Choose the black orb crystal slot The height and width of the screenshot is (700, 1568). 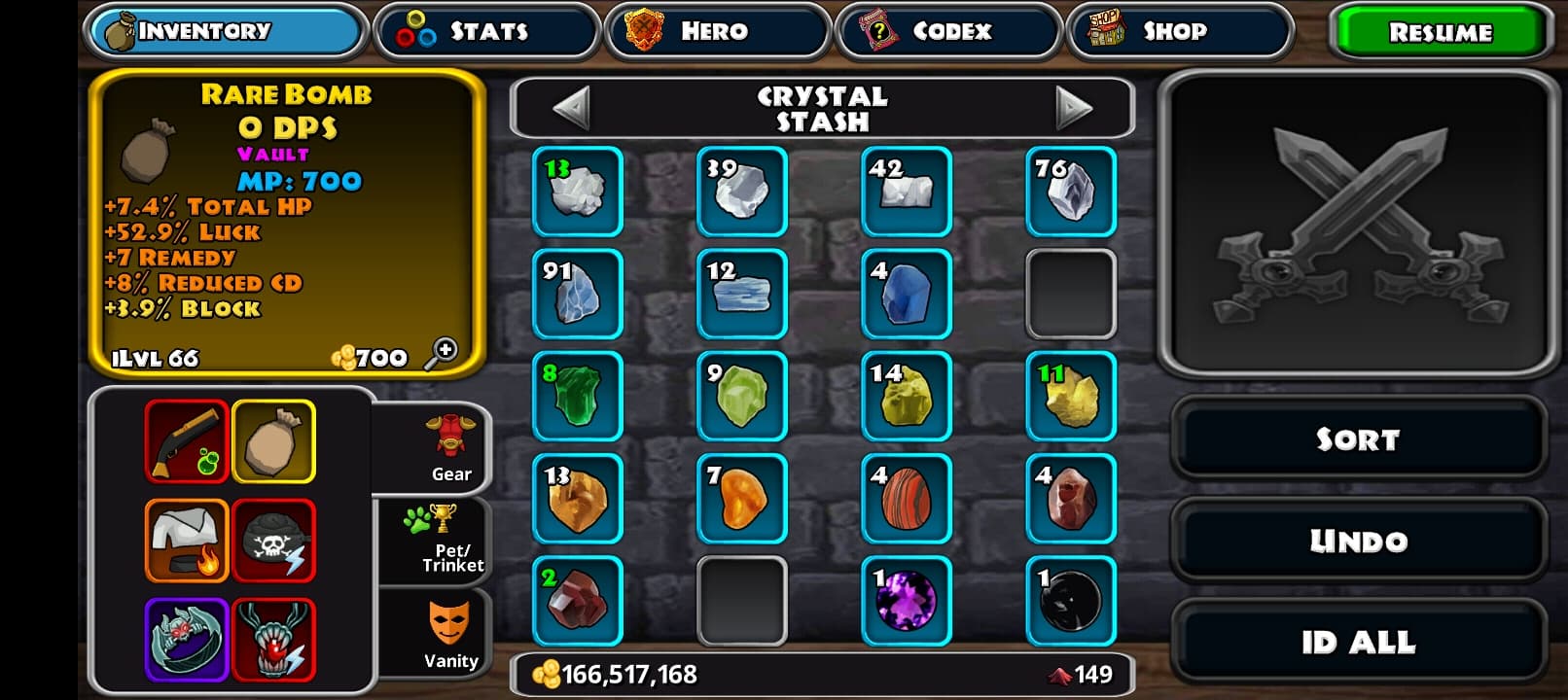tap(1071, 601)
